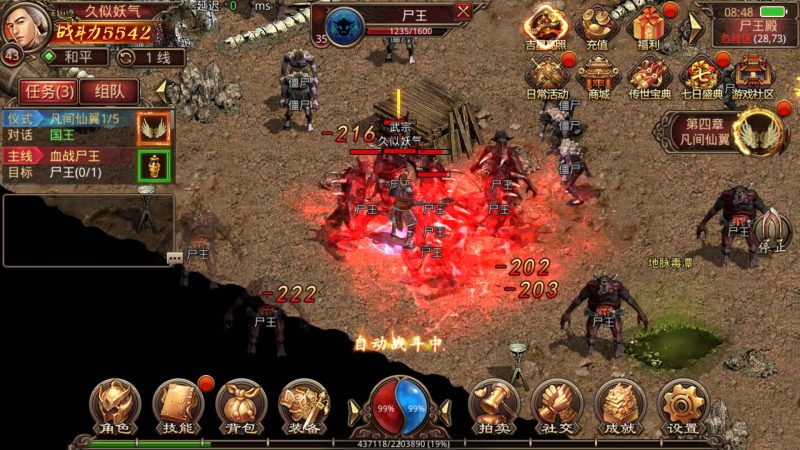800x450 pixels.
Task: Open the 拍卖 auction house
Action: click(x=494, y=405)
